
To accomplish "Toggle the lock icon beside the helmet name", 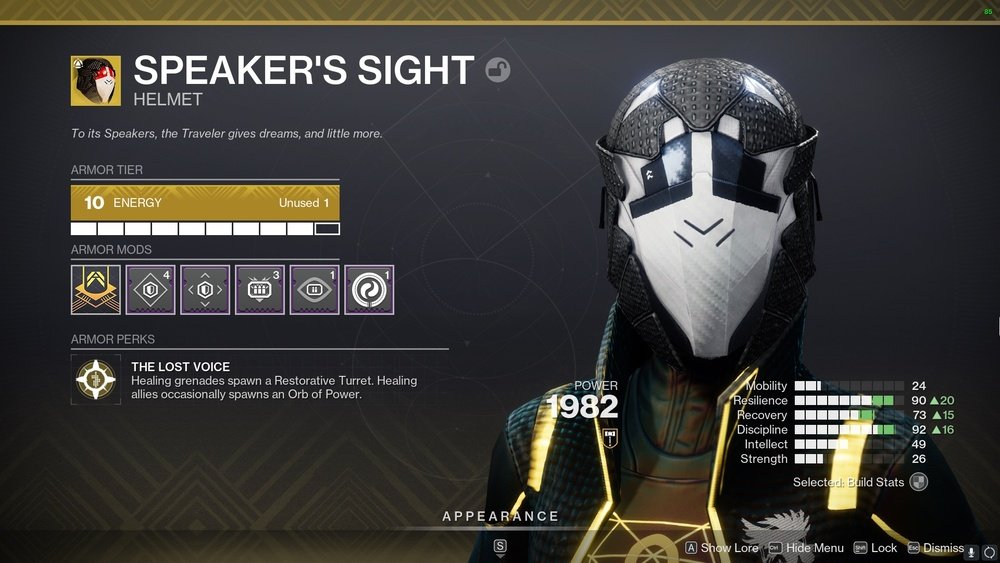I will click(x=497, y=70).
